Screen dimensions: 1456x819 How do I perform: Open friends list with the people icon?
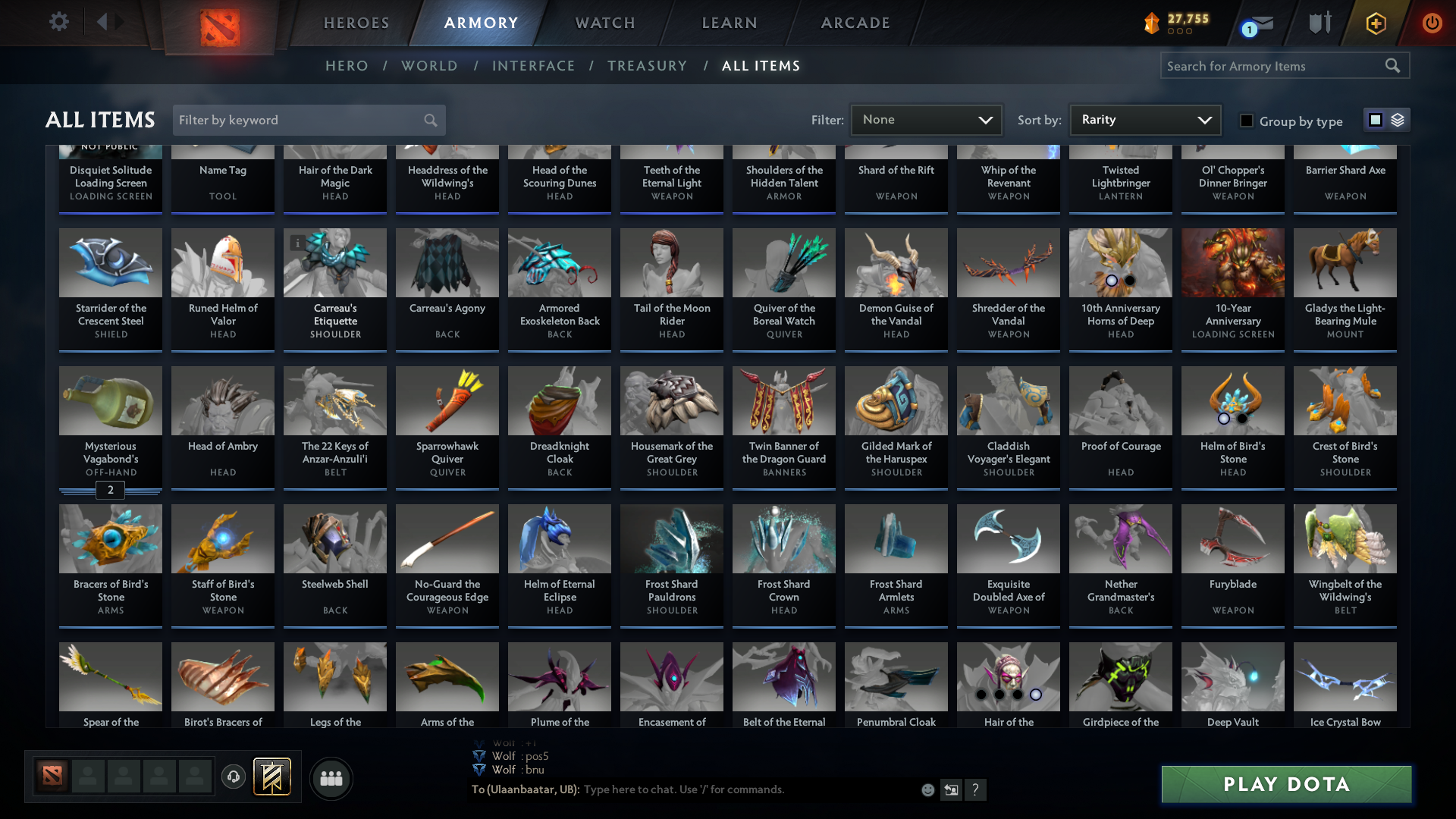point(331,778)
